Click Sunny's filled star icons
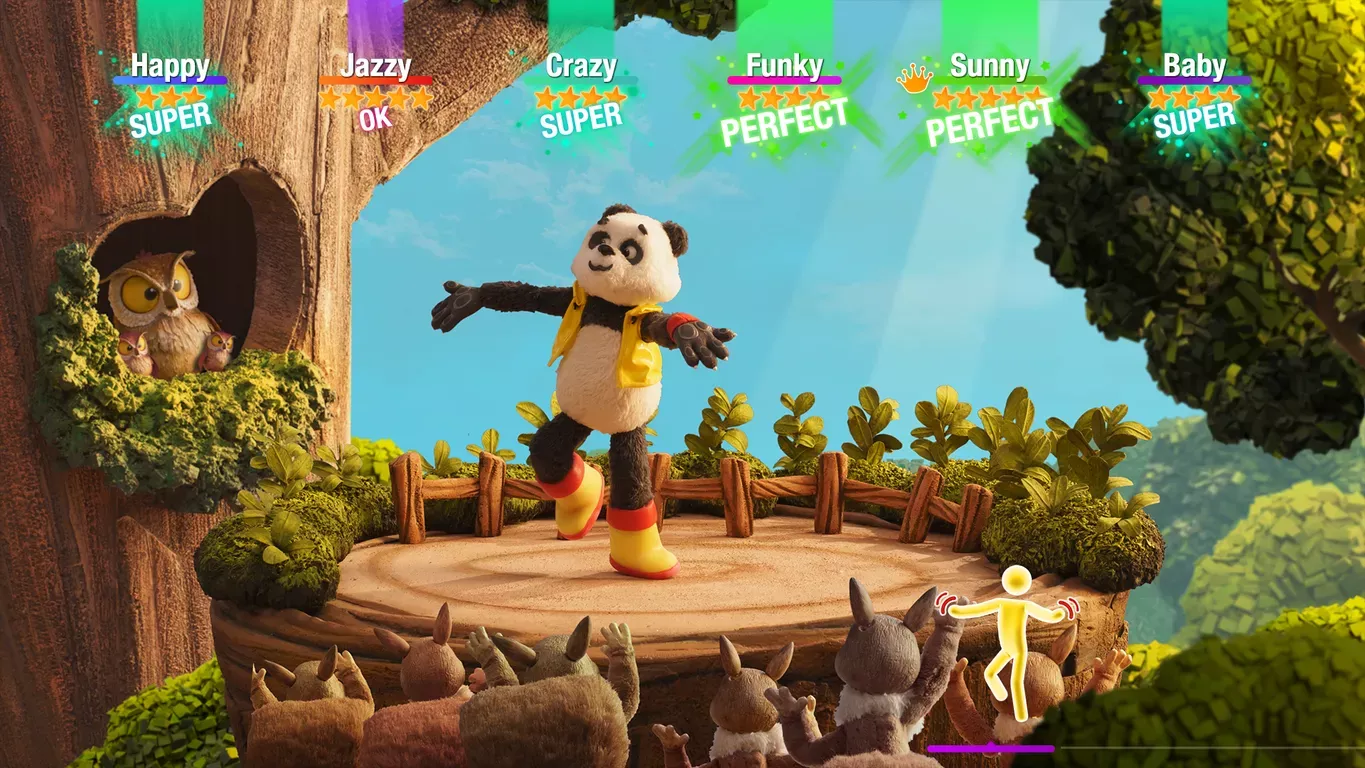The image size is (1365, 768). [985, 98]
